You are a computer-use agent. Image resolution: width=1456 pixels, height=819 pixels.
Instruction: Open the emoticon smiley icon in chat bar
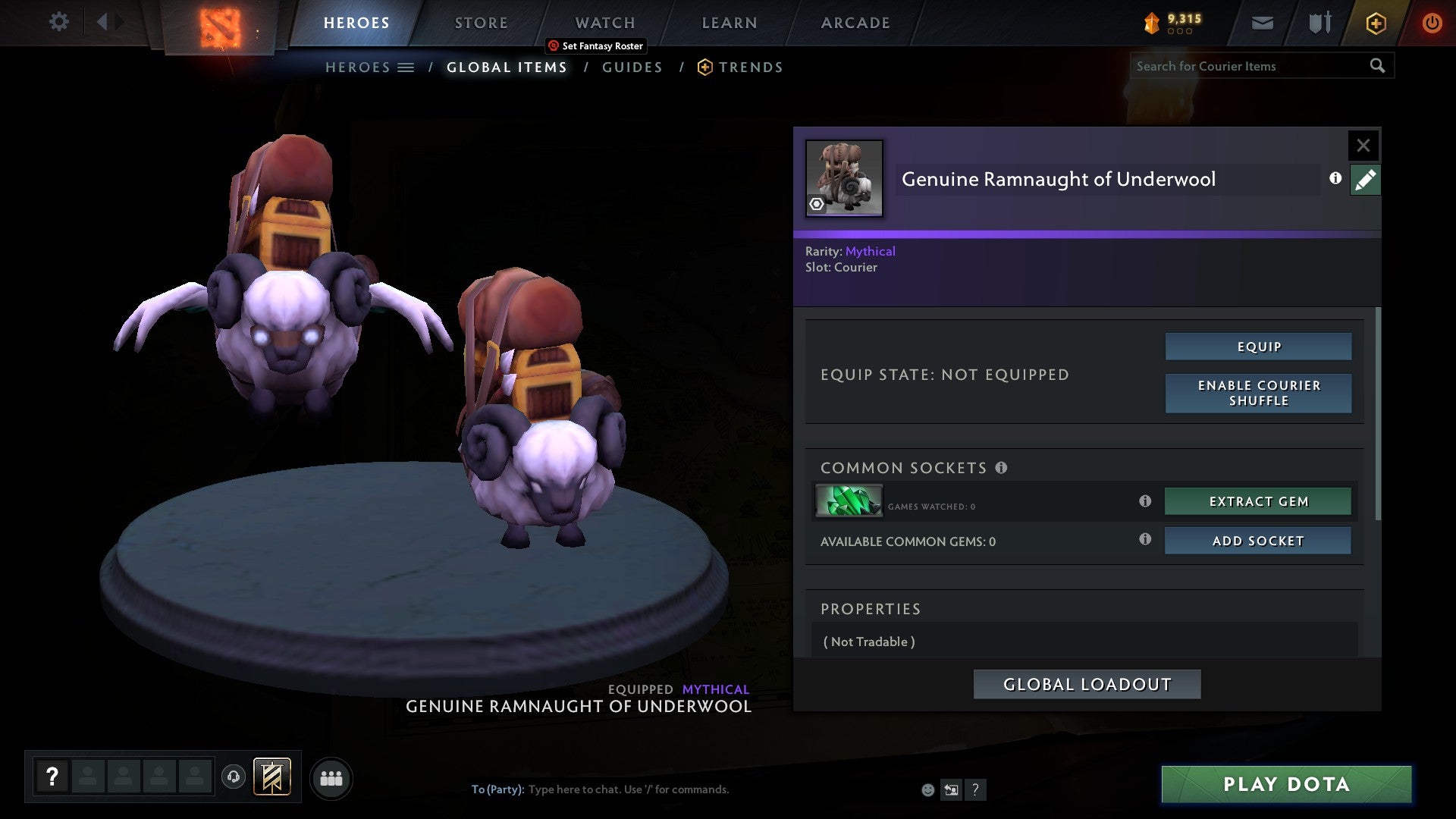pos(927,789)
